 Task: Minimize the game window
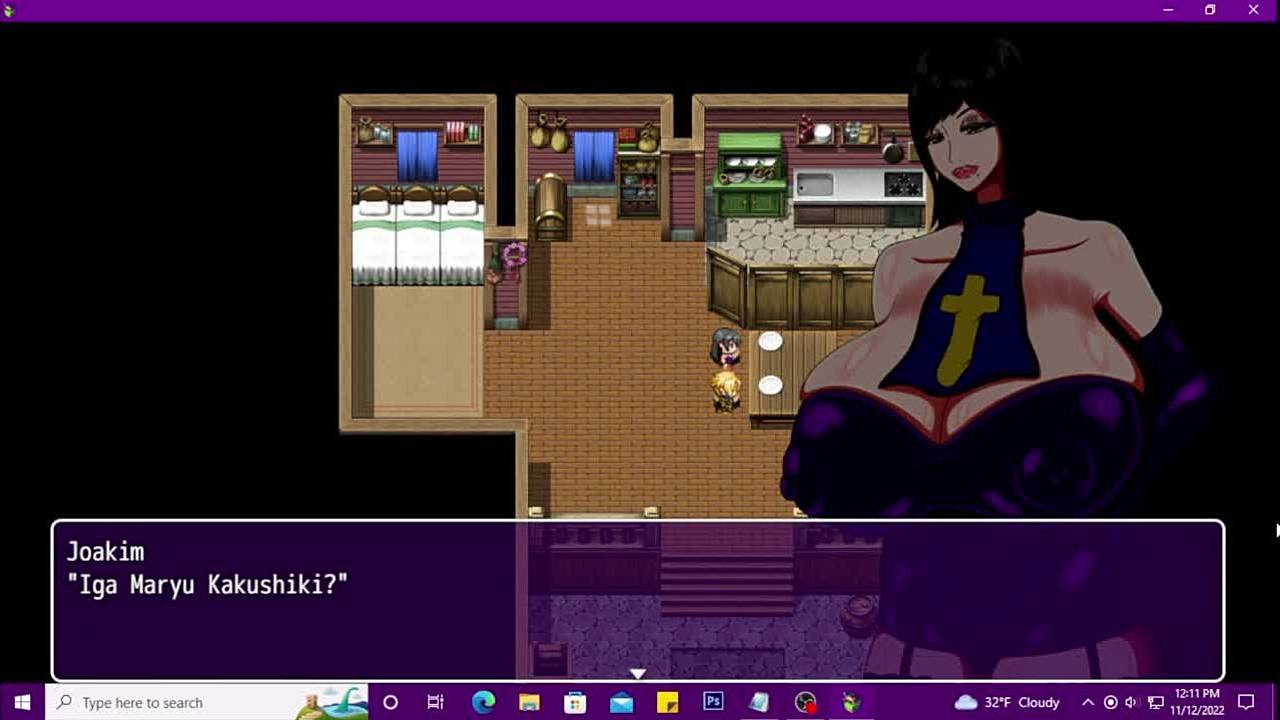1168,10
